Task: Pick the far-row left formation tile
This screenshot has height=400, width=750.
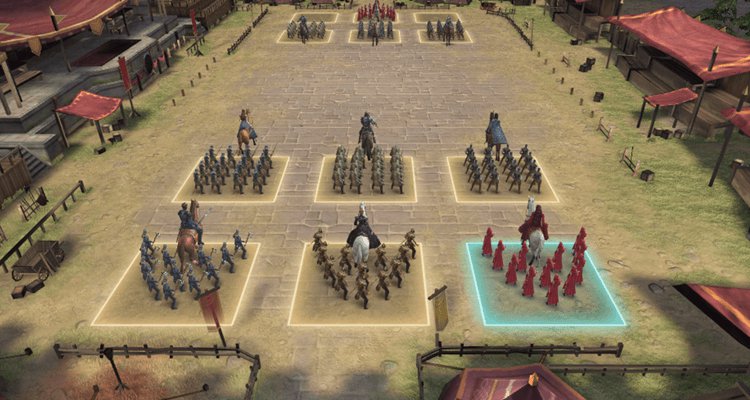Action: 307,31
